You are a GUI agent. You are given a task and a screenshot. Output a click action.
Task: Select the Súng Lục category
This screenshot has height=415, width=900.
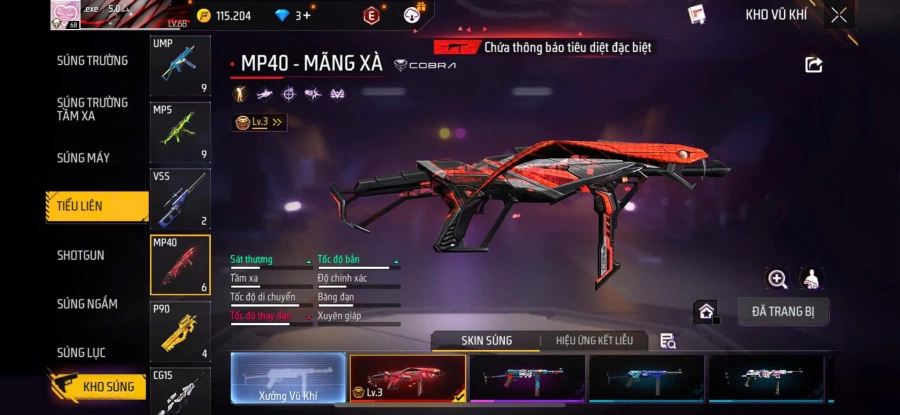(82, 352)
